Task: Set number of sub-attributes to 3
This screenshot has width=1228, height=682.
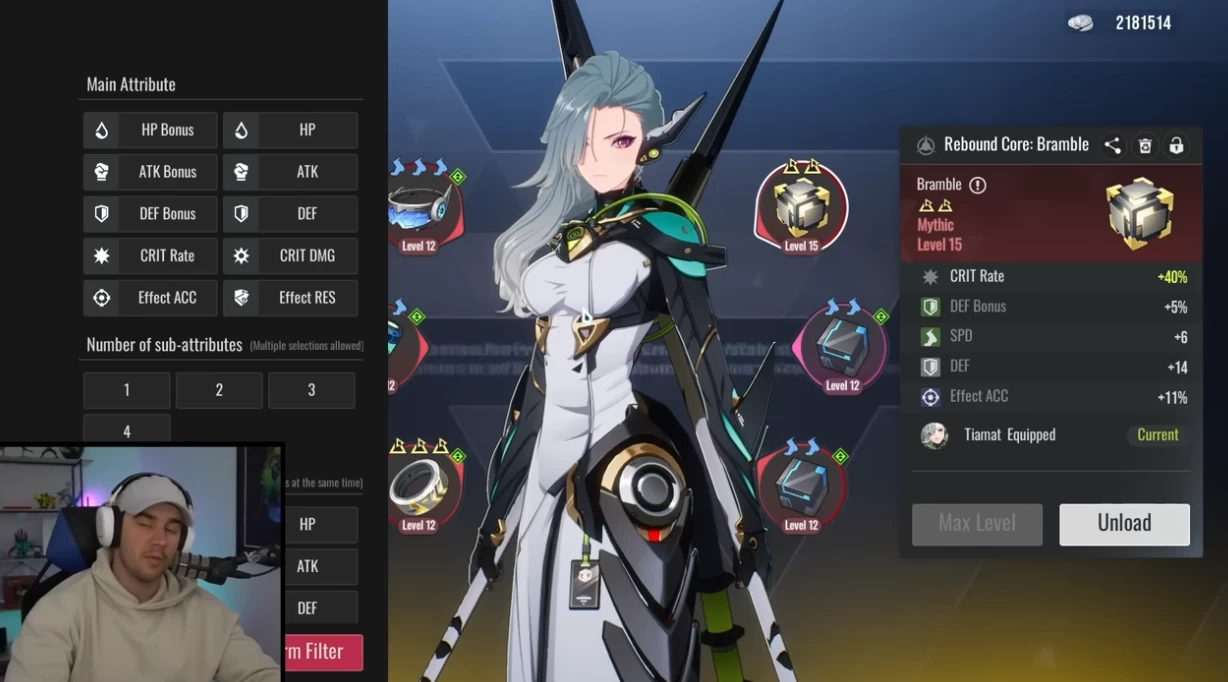Action: 311,390
